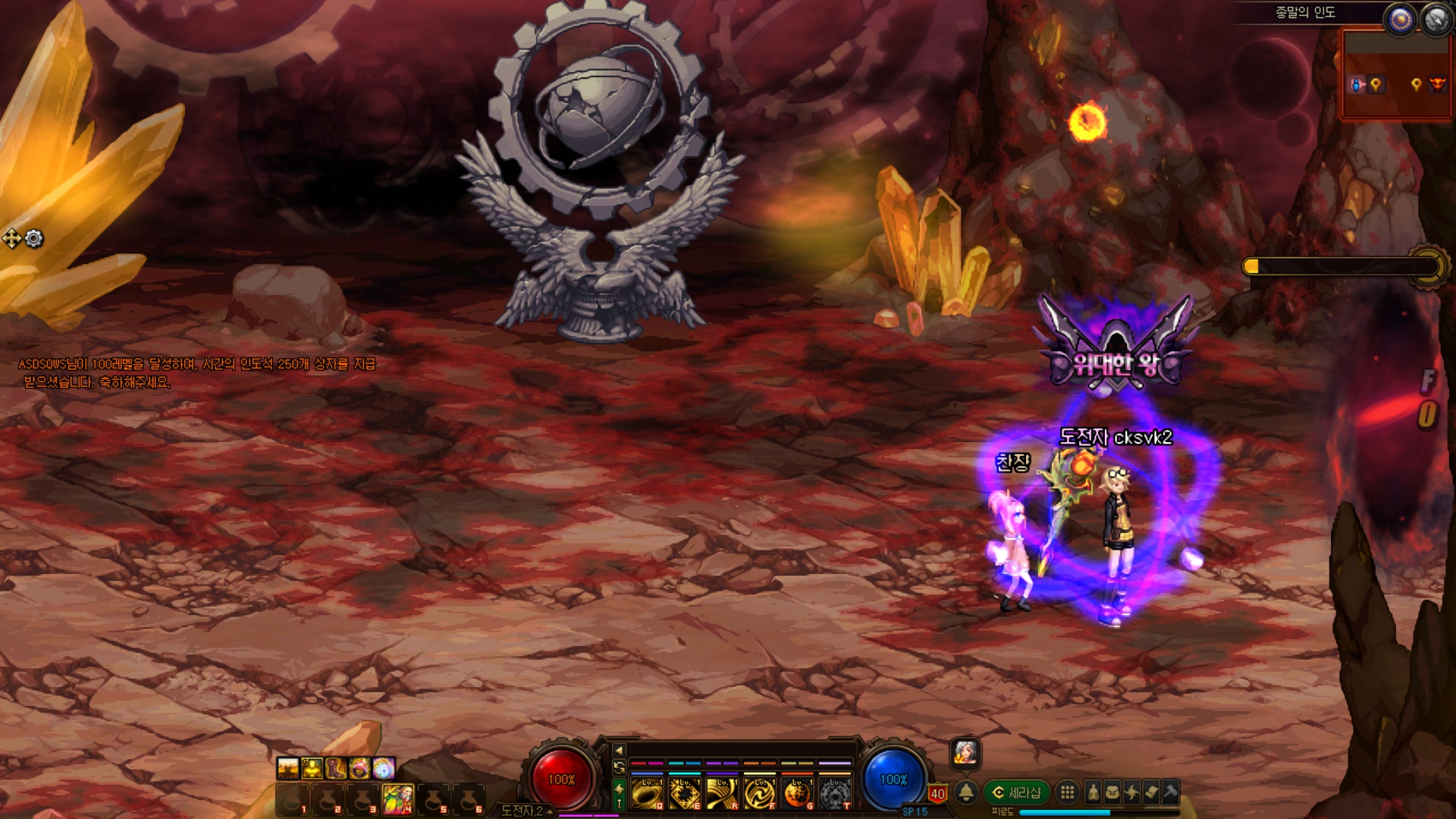Viewport: 1456px width, 819px height.
Task: Click the blue orb button above minimap
Action: click(x=1400, y=20)
